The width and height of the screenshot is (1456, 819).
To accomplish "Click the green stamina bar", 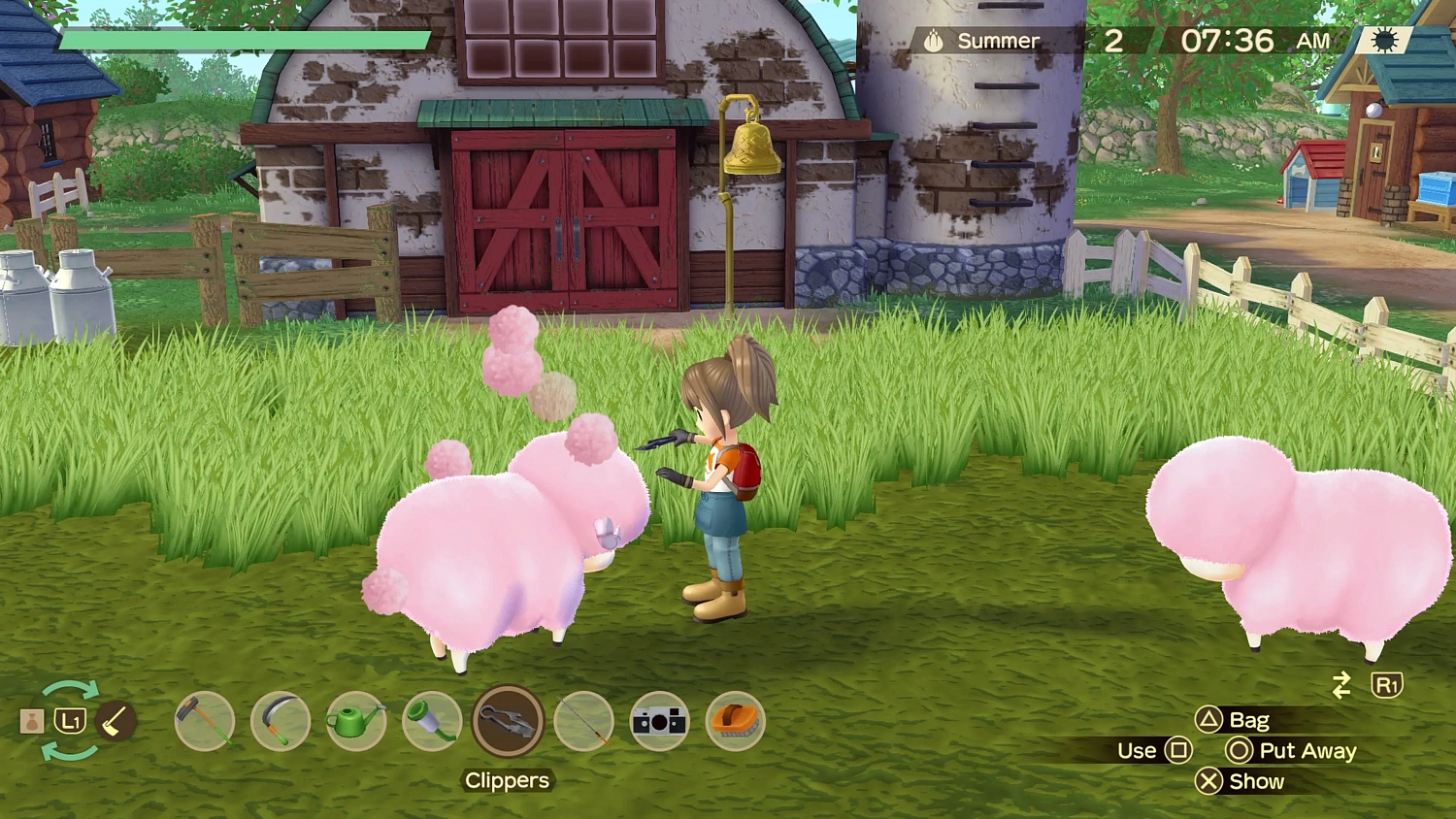I will 243,41.
